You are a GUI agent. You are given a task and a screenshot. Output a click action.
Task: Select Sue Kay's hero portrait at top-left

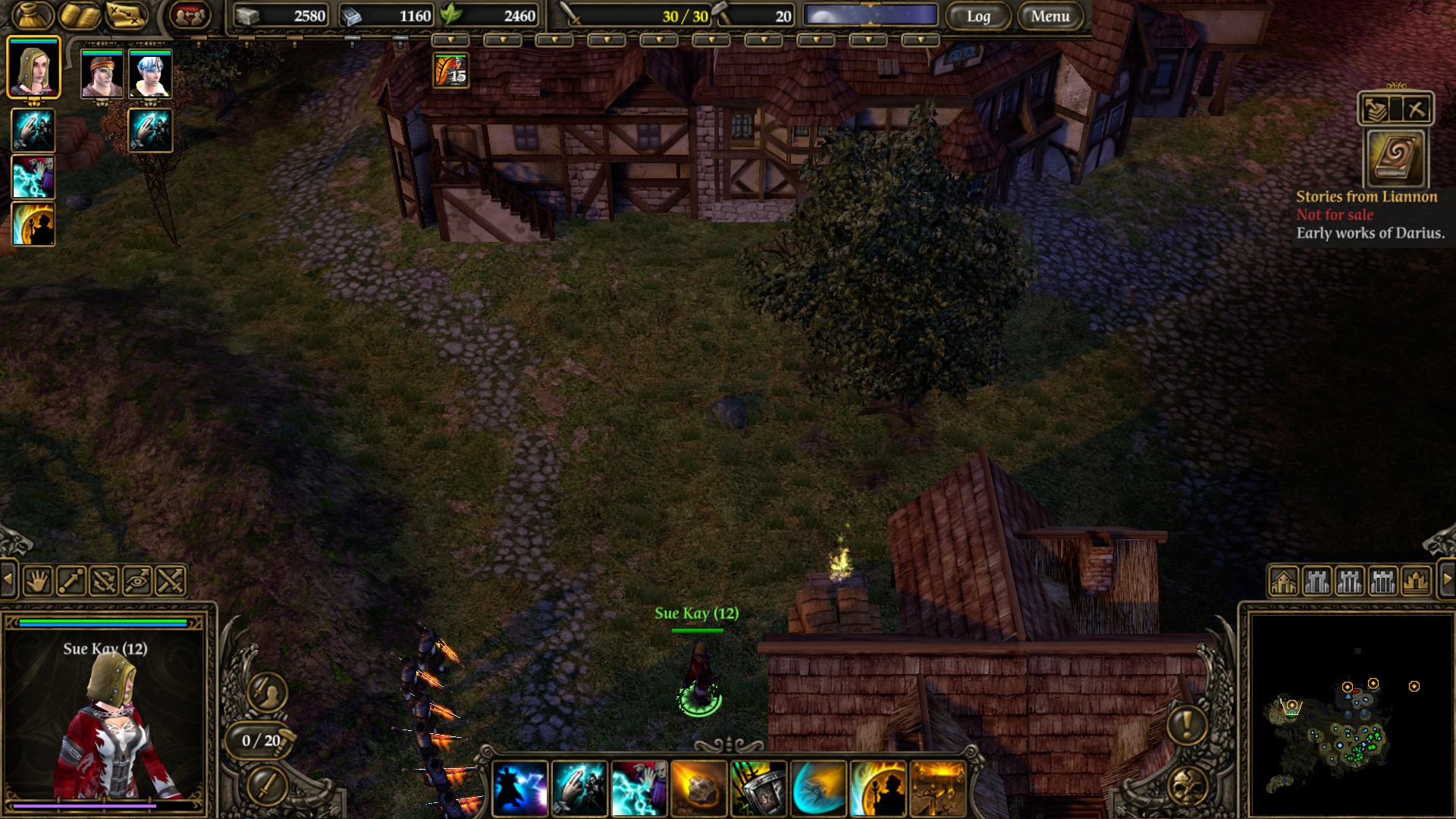[x=33, y=68]
